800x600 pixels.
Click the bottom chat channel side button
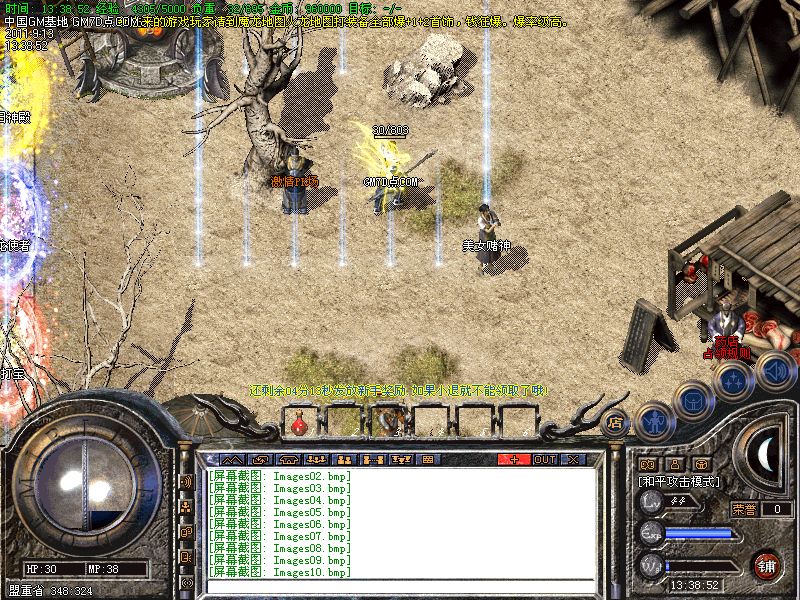(186, 581)
